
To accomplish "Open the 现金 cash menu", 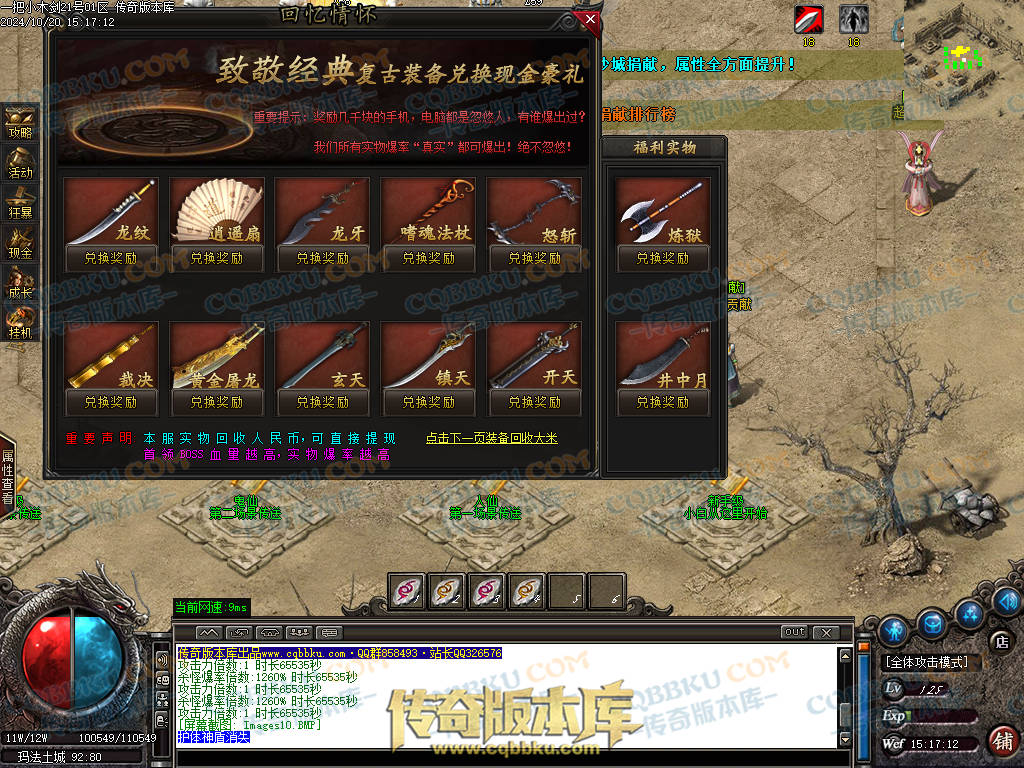I will click(x=20, y=243).
